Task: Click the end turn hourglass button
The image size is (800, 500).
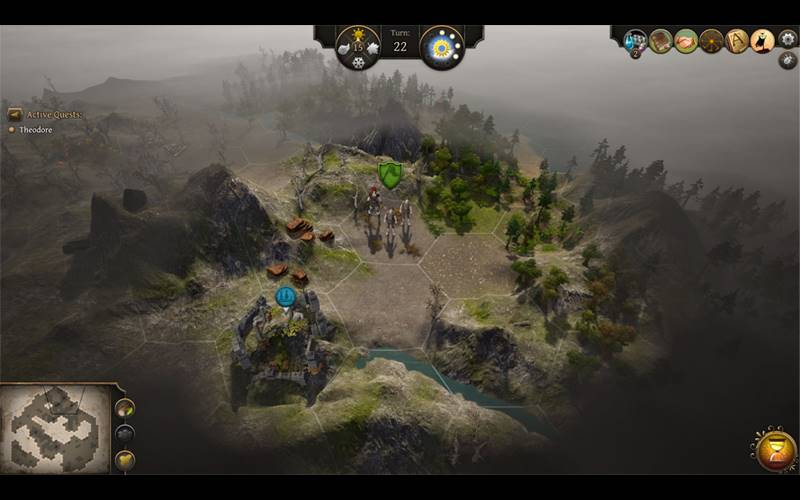Action: click(776, 451)
